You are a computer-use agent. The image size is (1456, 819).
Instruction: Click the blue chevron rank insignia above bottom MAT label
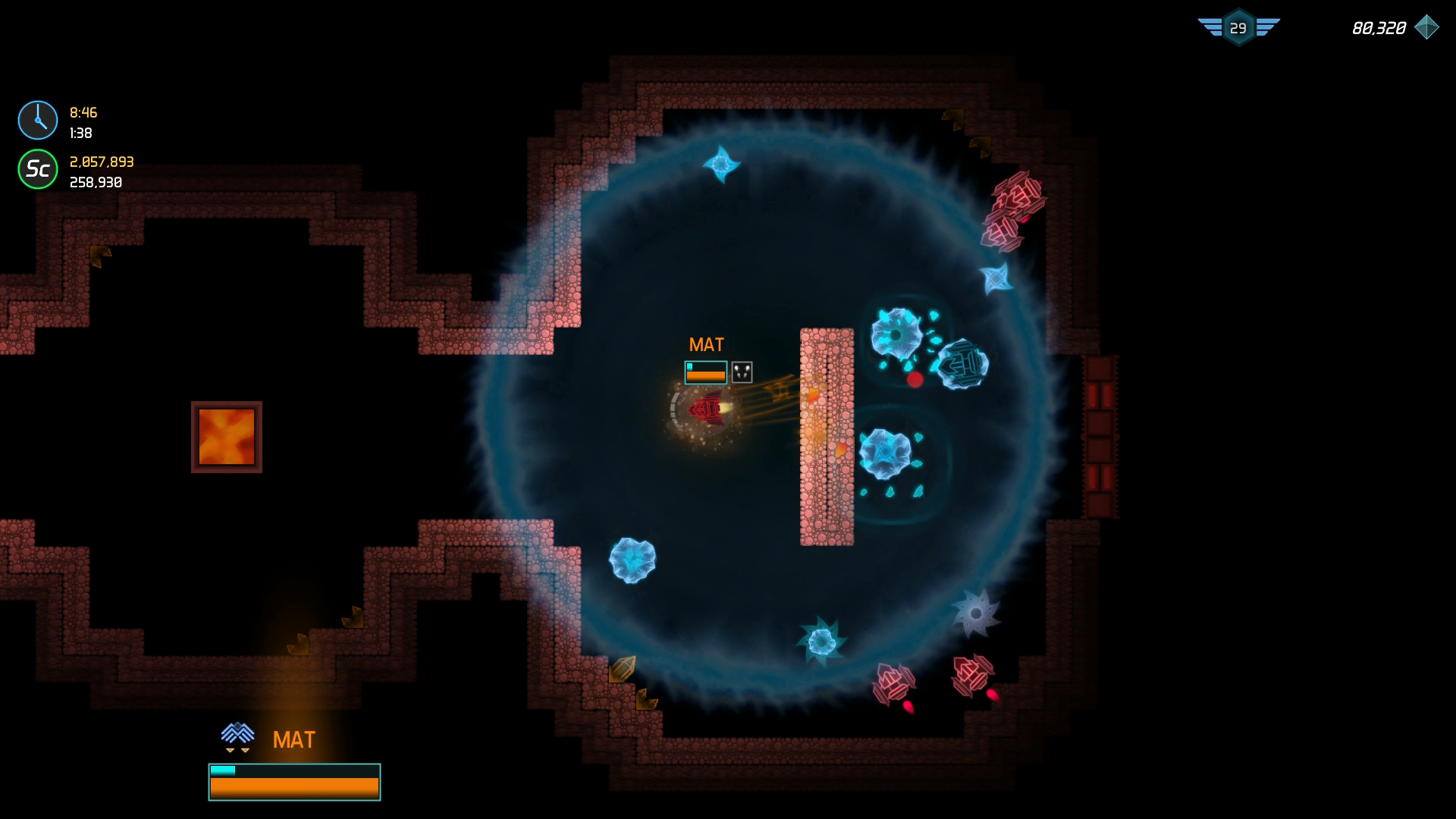pyautogui.click(x=237, y=733)
